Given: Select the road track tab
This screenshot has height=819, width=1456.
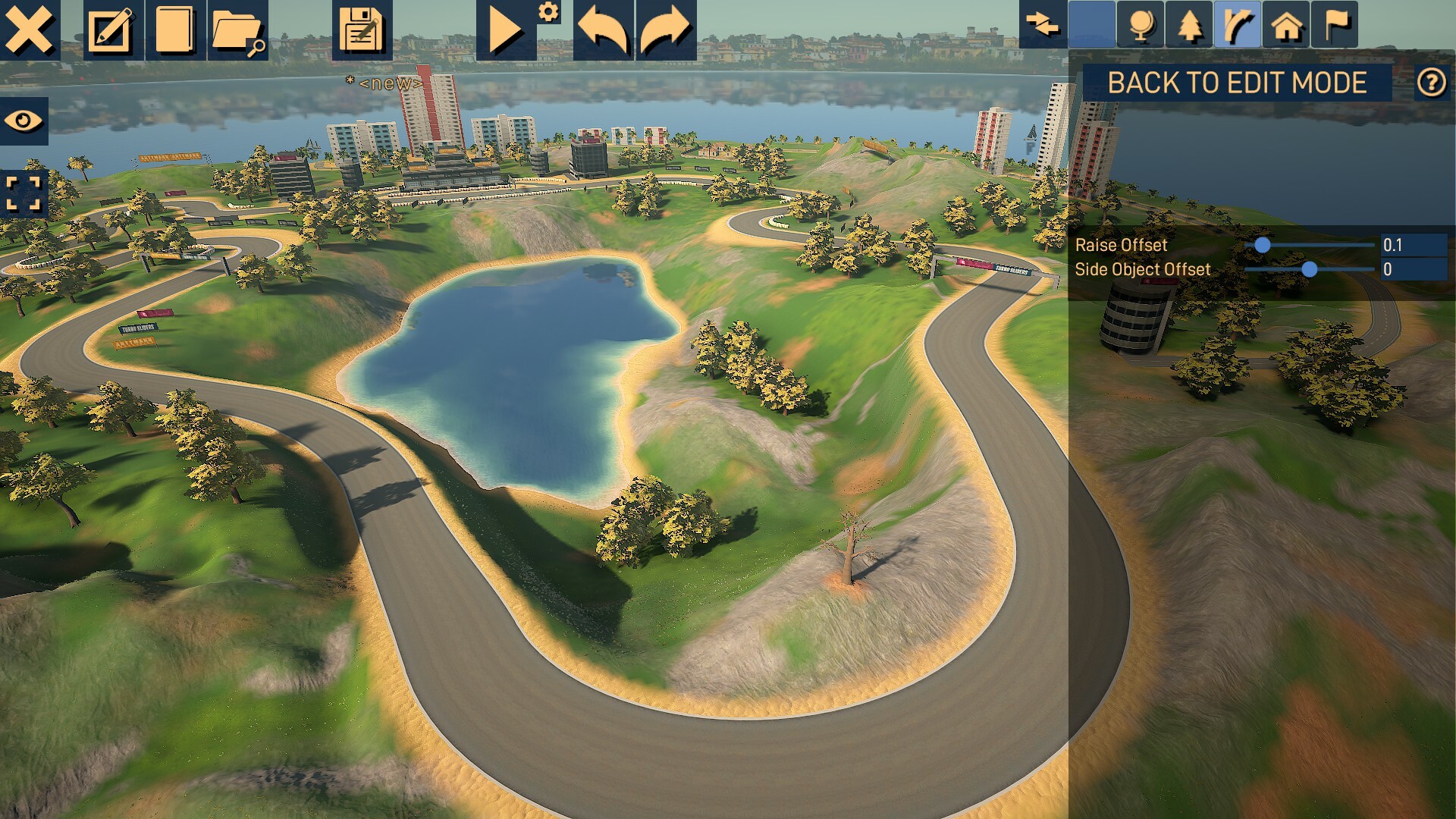Looking at the screenshot, I should 1238,24.
